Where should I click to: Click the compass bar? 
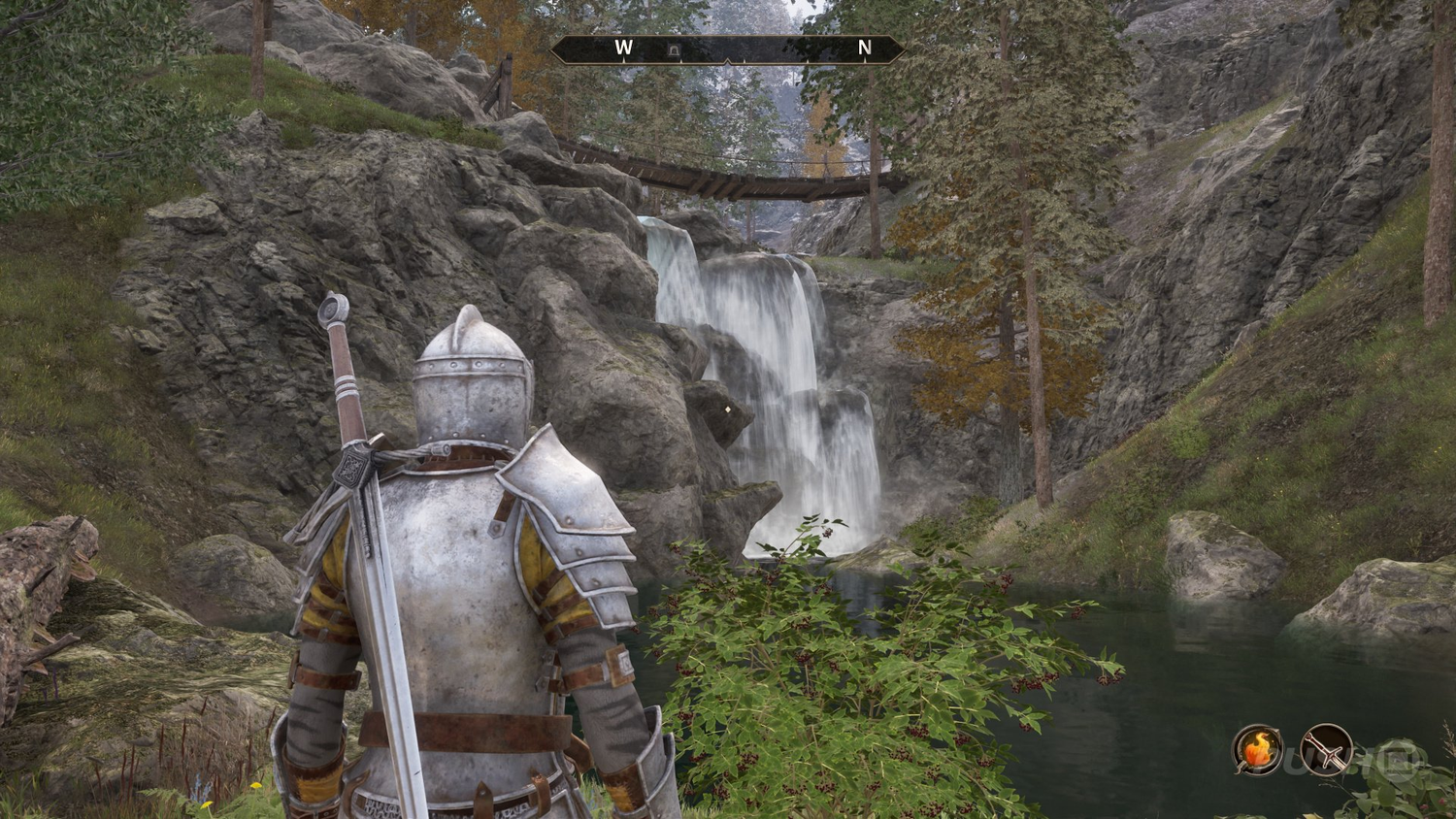727,49
